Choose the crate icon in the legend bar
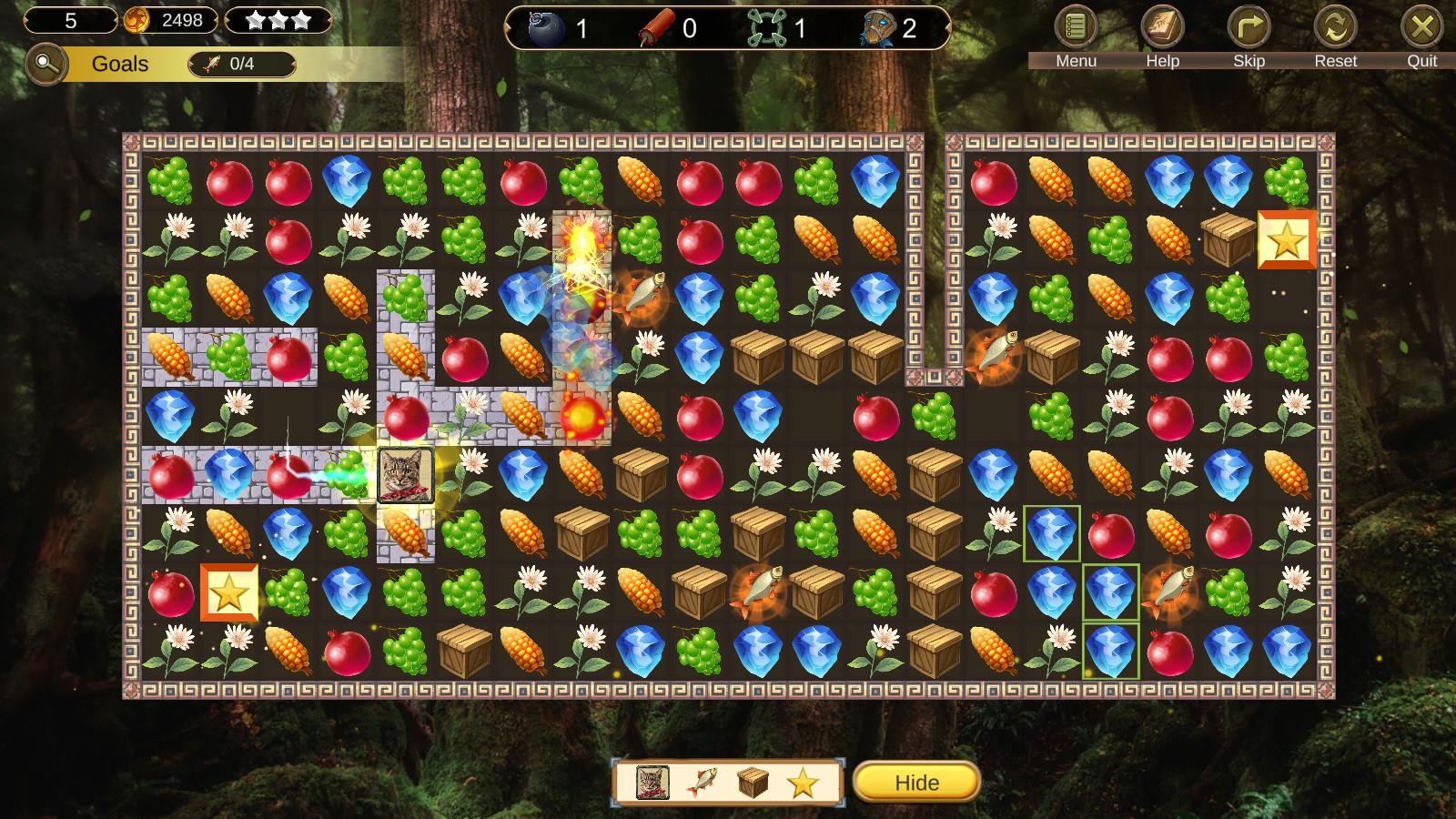 click(753, 783)
